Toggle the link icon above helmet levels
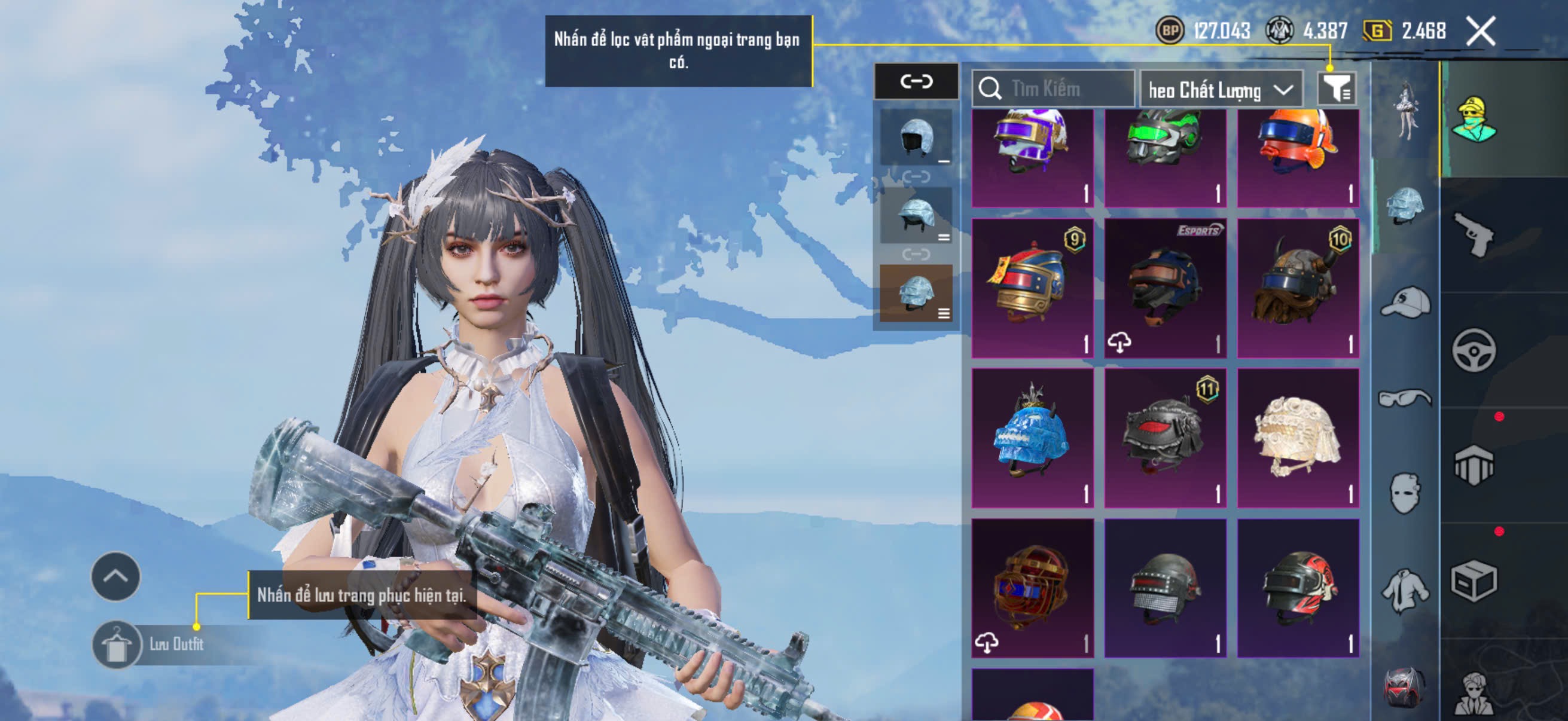This screenshot has width=1568, height=721. tap(916, 81)
